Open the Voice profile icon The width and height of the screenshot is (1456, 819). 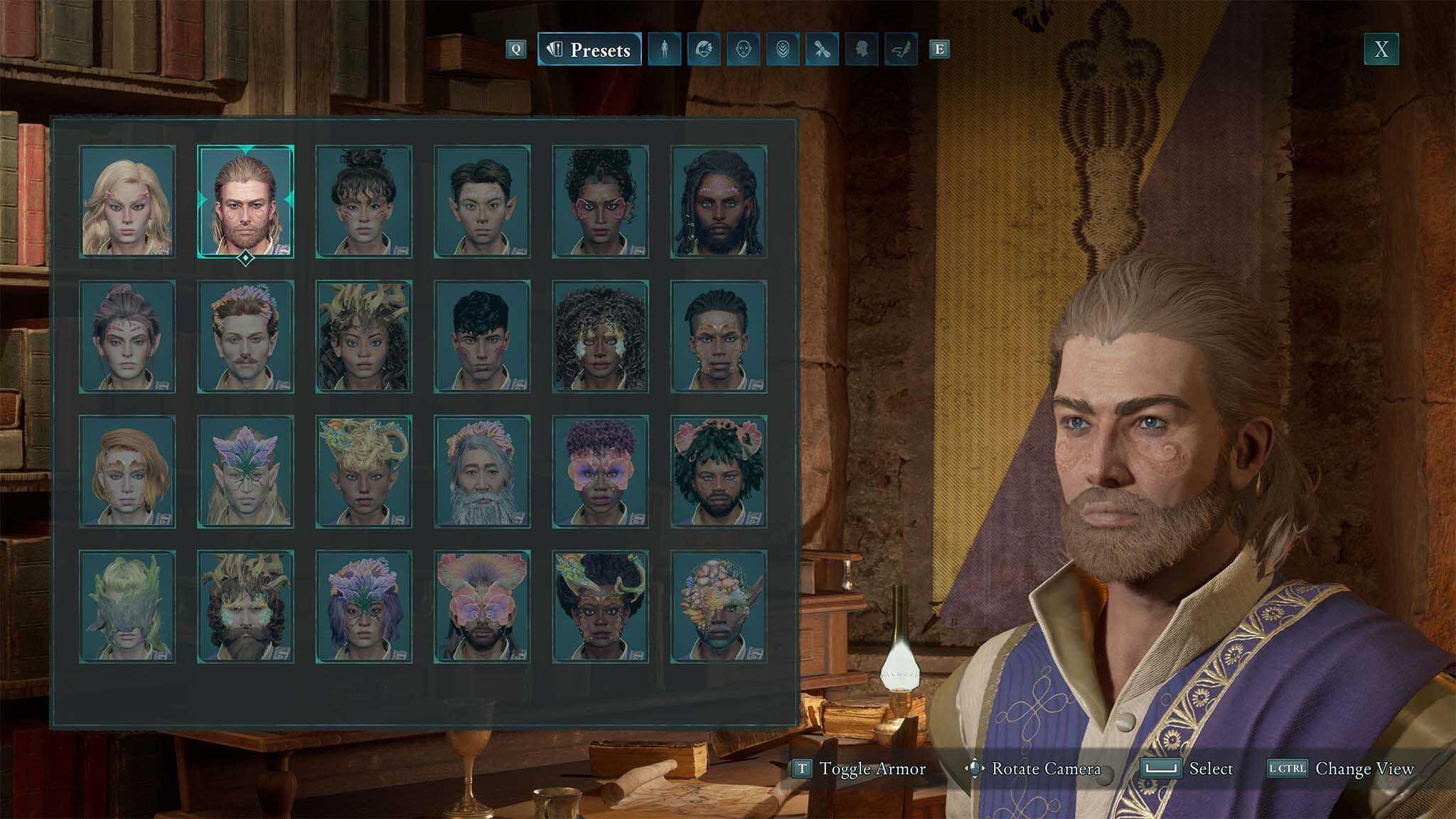[862, 50]
